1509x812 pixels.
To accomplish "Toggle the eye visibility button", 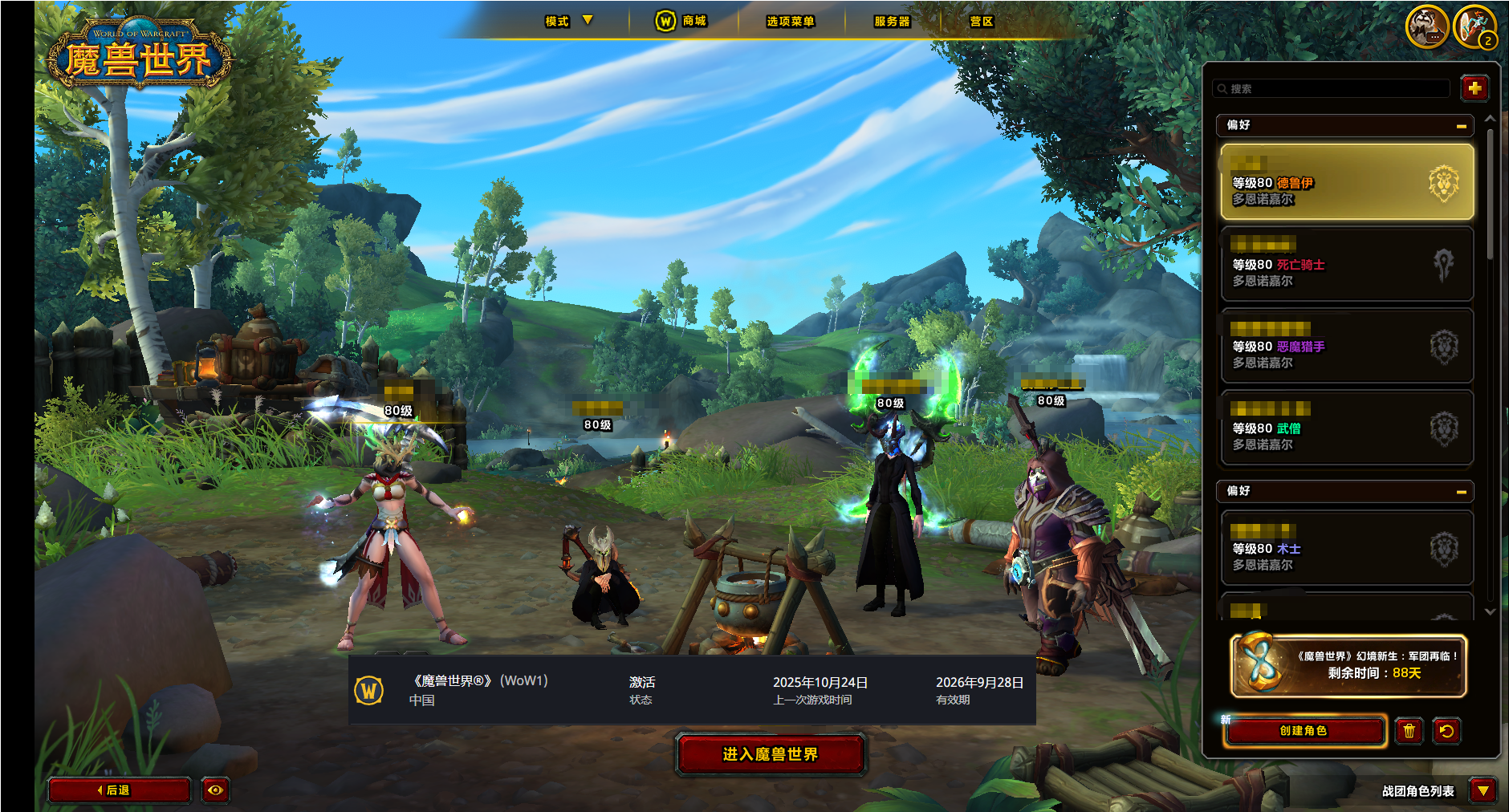I will click(x=215, y=790).
